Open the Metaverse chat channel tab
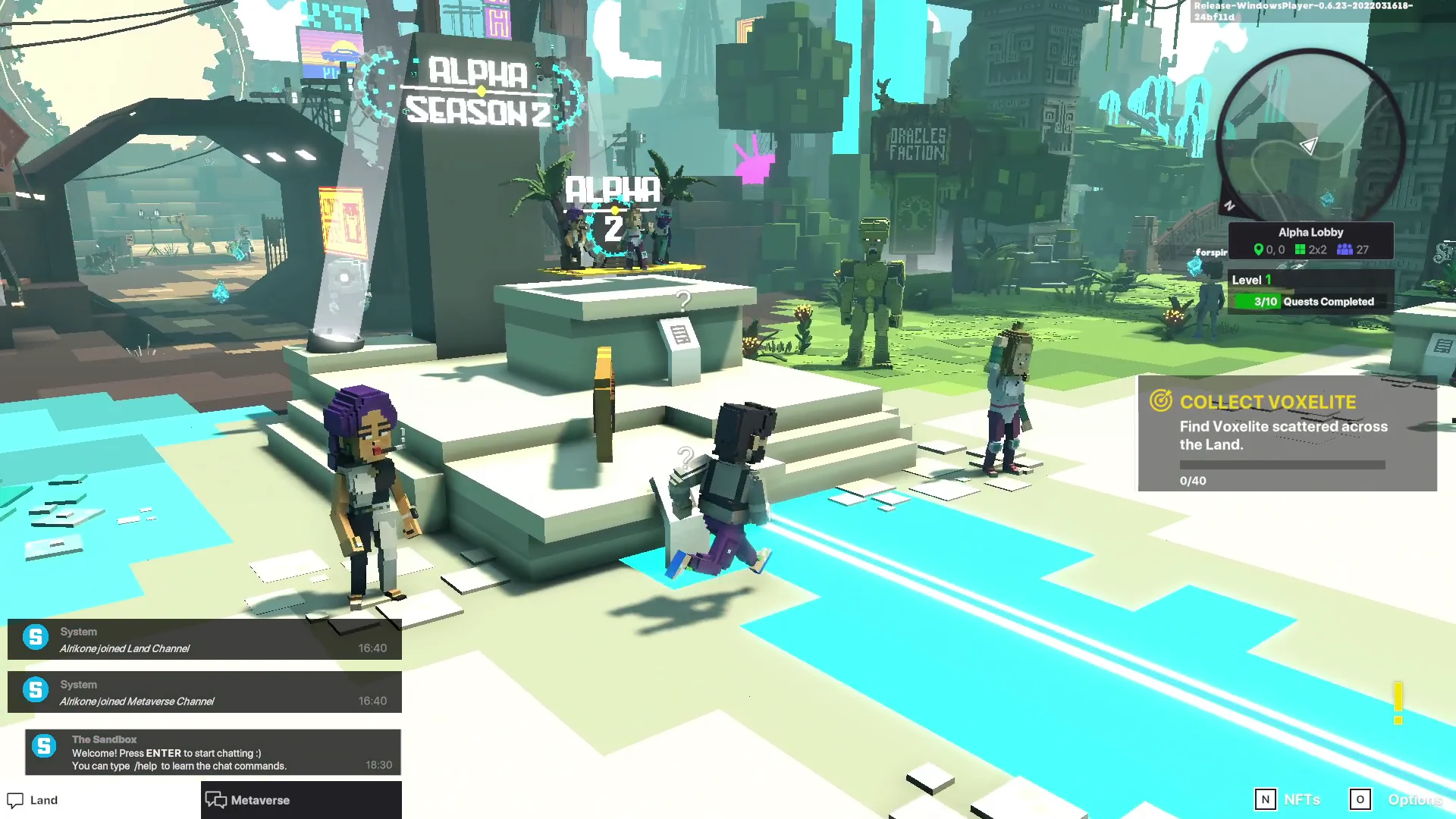Screen dimensions: 1456x819 (249, 800)
